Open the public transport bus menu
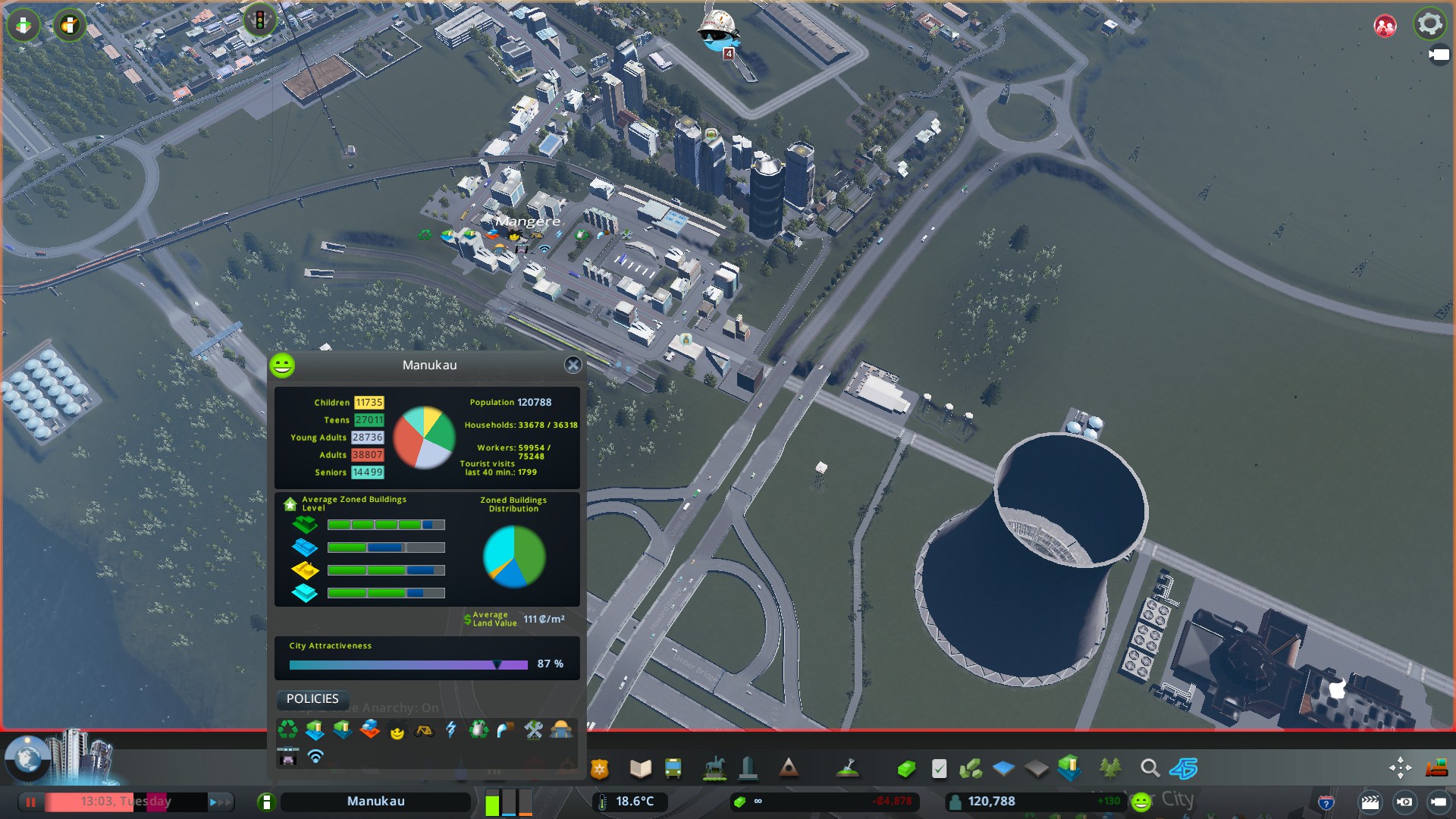The width and height of the screenshot is (1456, 819). pyautogui.click(x=673, y=769)
